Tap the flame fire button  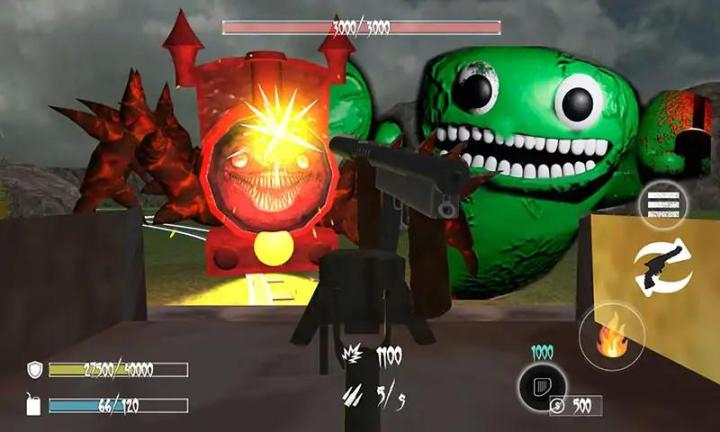coord(611,338)
